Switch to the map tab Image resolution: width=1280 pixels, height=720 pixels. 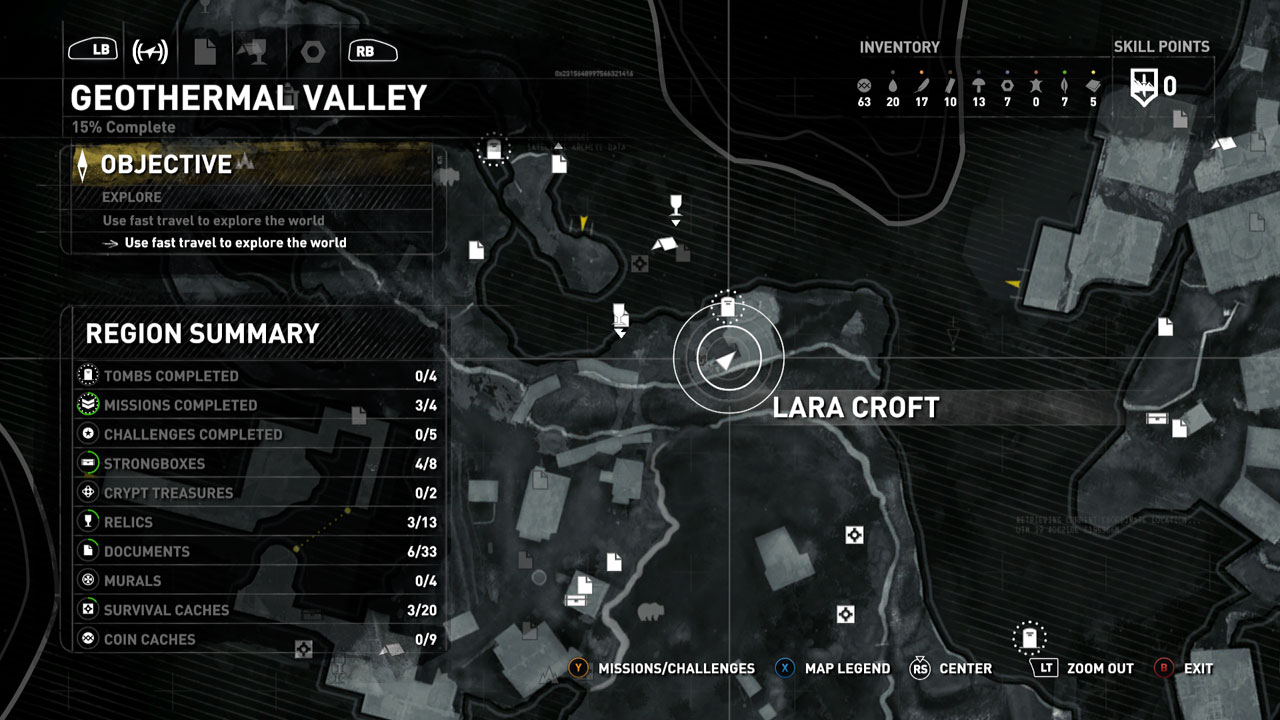tap(150, 51)
